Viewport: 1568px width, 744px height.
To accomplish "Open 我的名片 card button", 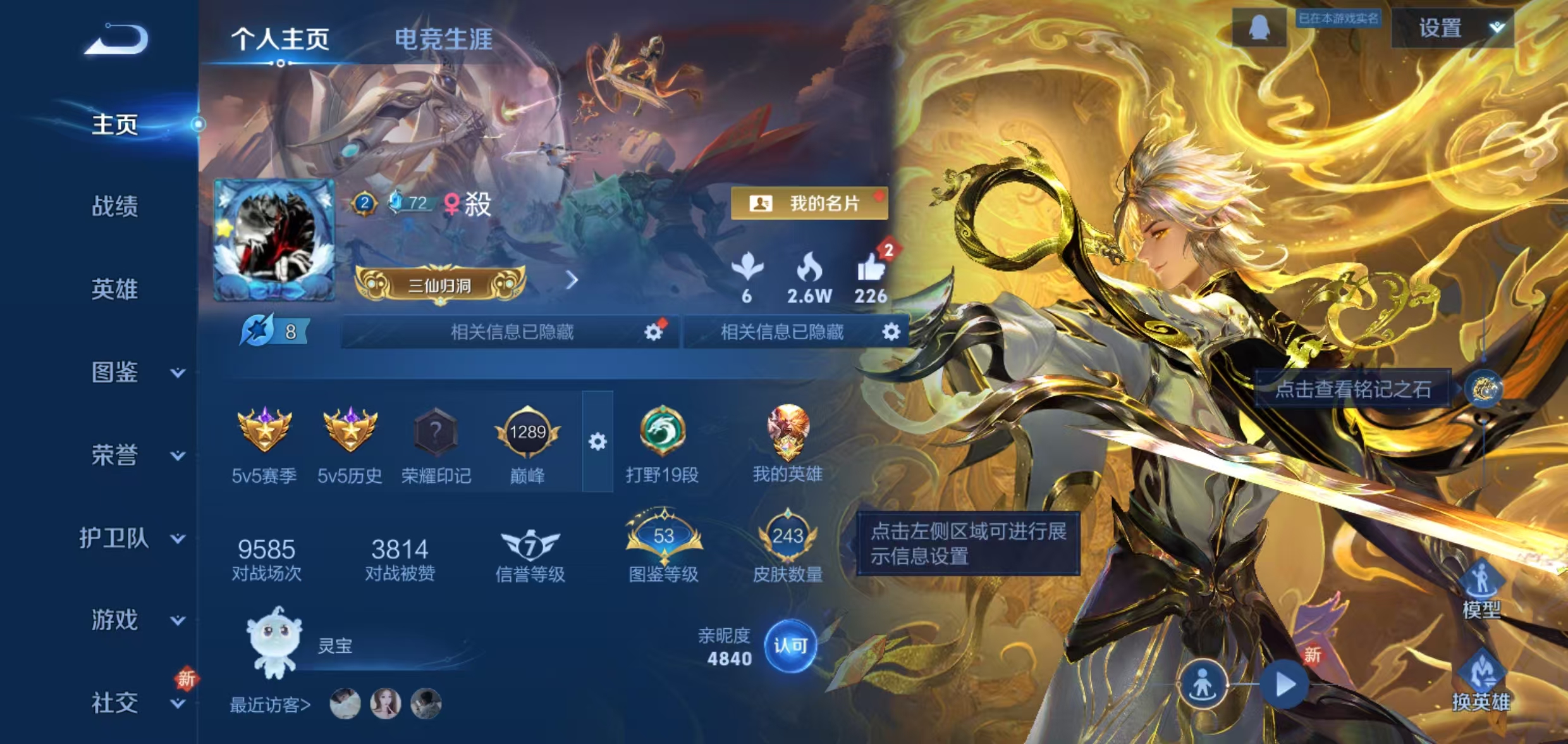I will 809,204.
